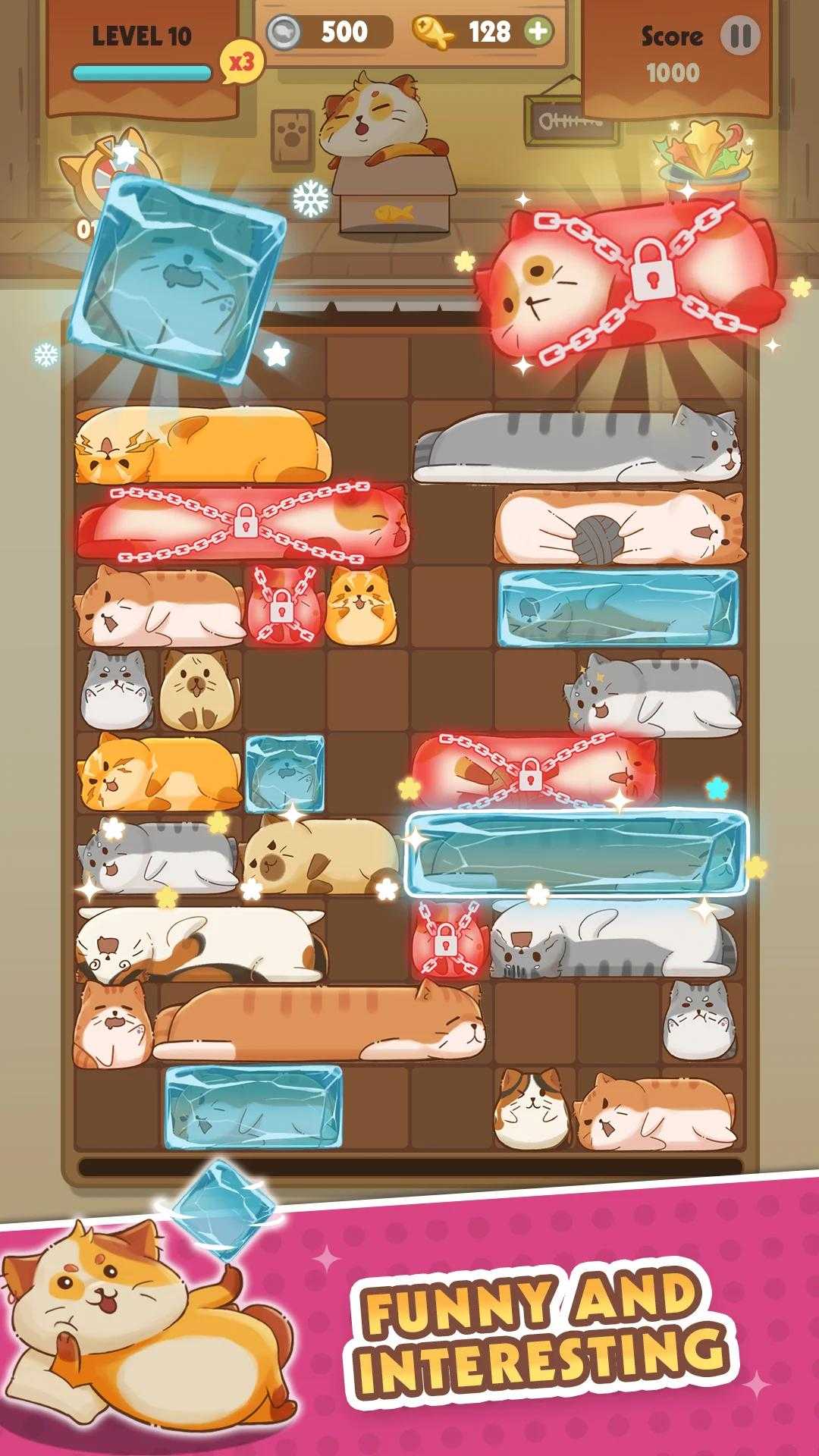Pause the game with the pause button
The height and width of the screenshot is (1456, 819).
739,36
